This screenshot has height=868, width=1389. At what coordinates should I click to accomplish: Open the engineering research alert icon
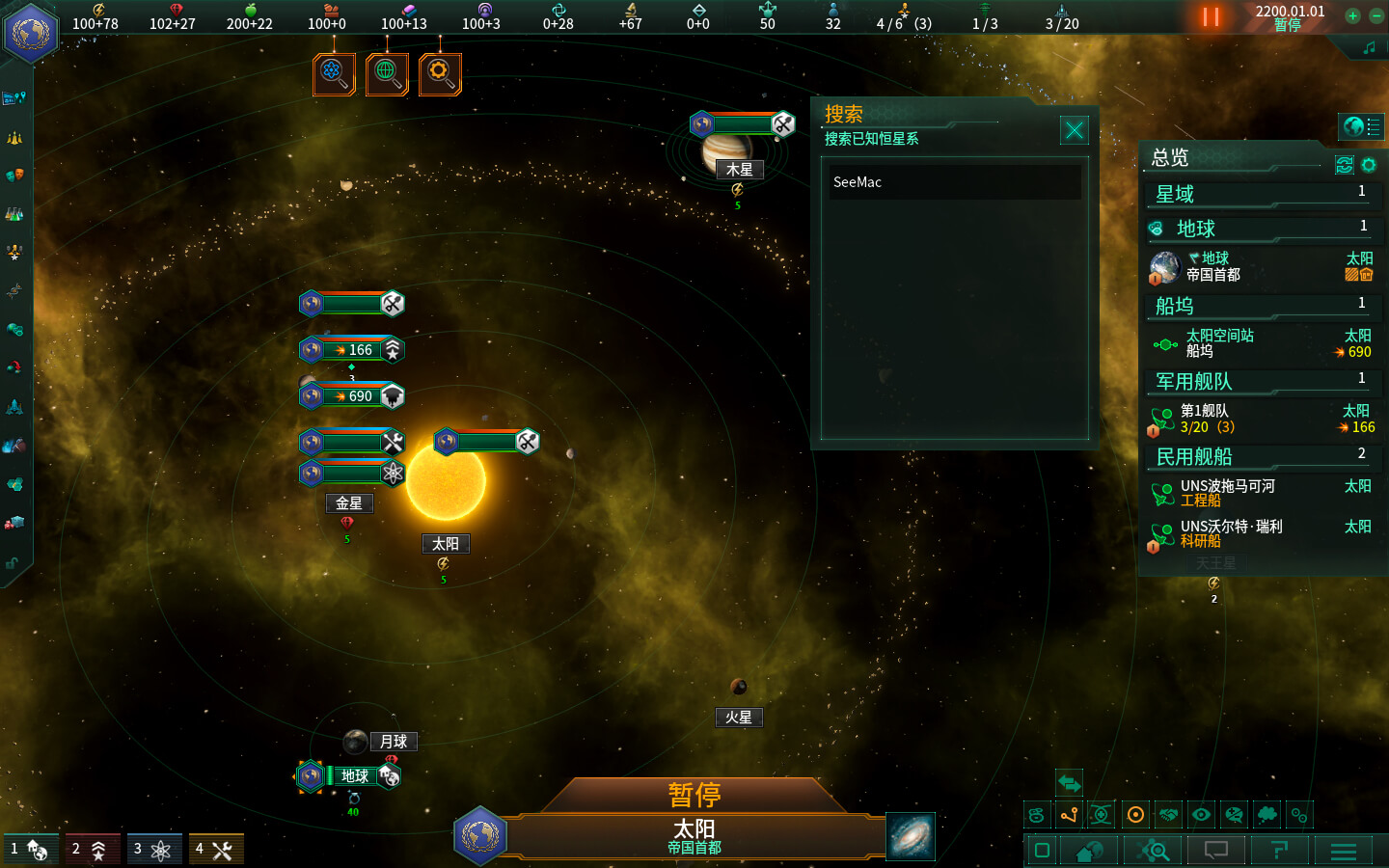[440, 73]
